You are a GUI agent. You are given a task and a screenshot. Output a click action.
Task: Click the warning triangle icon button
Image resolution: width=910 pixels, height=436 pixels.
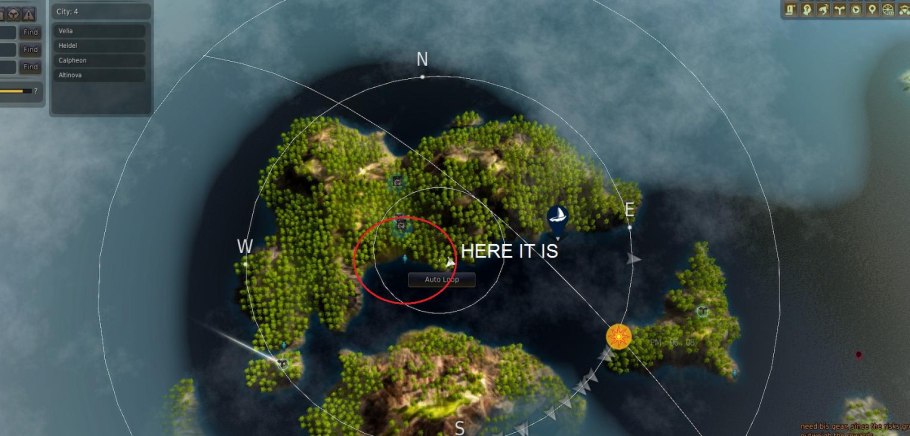(29, 13)
